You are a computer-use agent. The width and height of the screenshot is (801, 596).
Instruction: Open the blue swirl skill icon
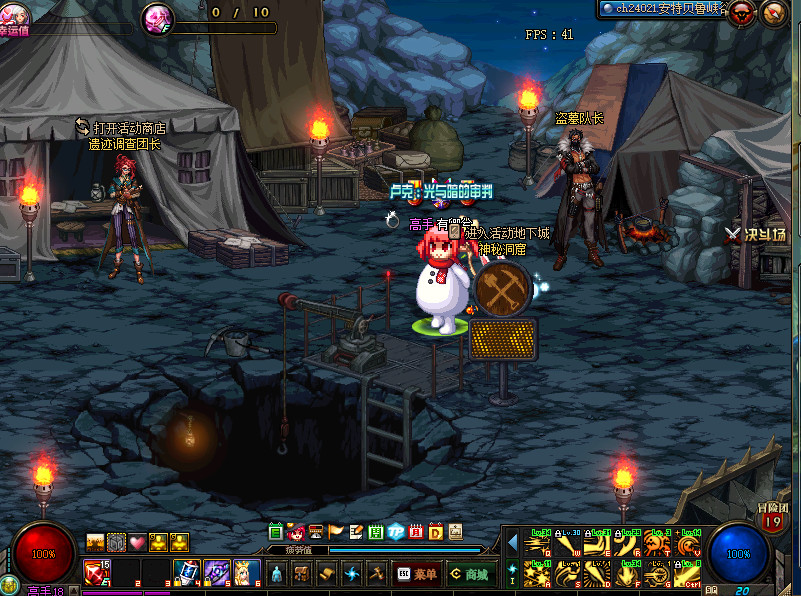click(x=351, y=574)
